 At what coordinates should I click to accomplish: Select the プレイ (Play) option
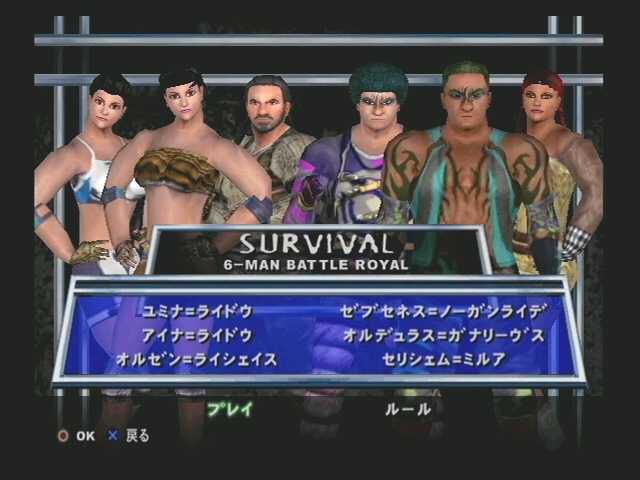tap(230, 409)
